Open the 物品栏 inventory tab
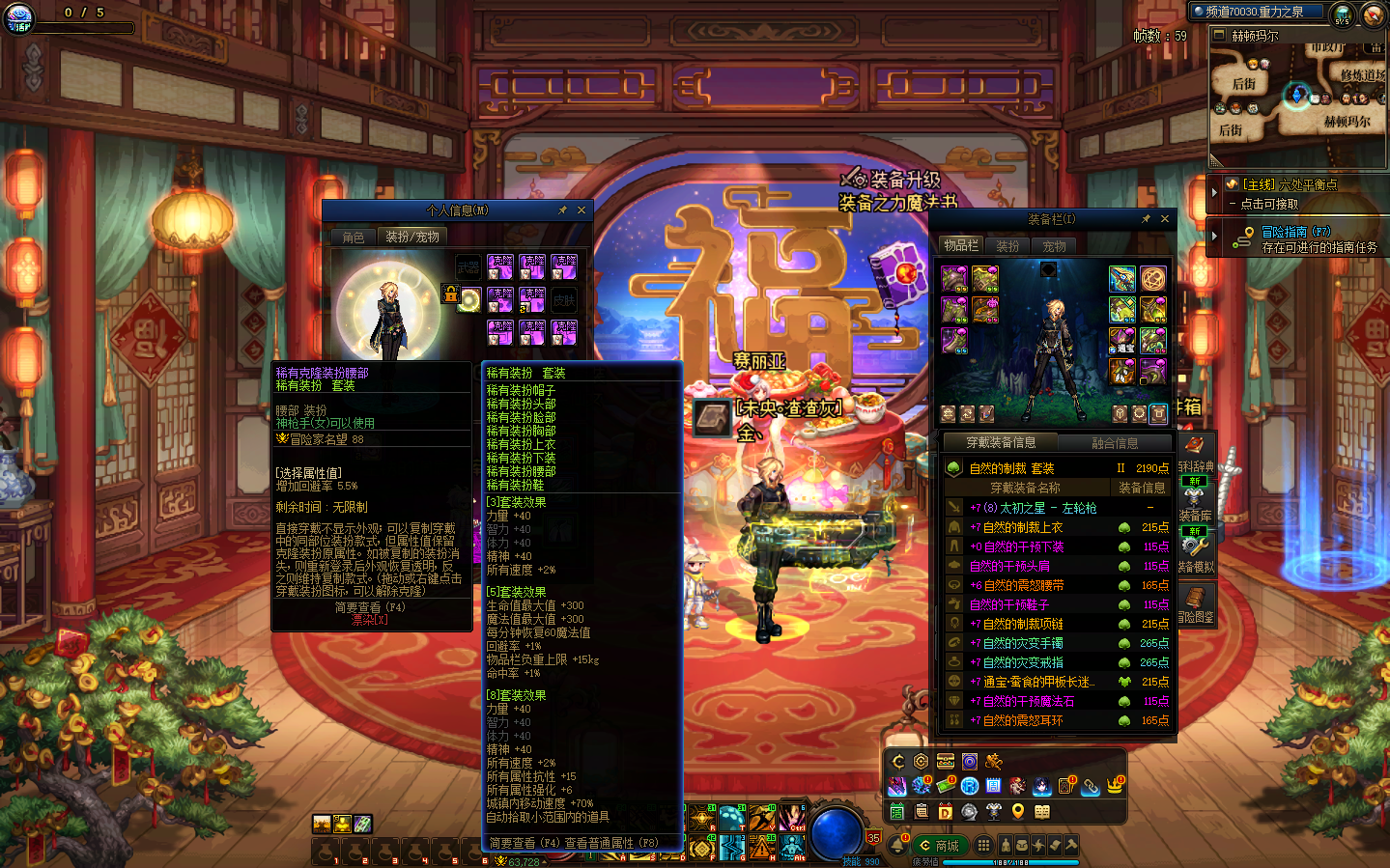Screen dimensions: 1390x868 tap(961, 245)
